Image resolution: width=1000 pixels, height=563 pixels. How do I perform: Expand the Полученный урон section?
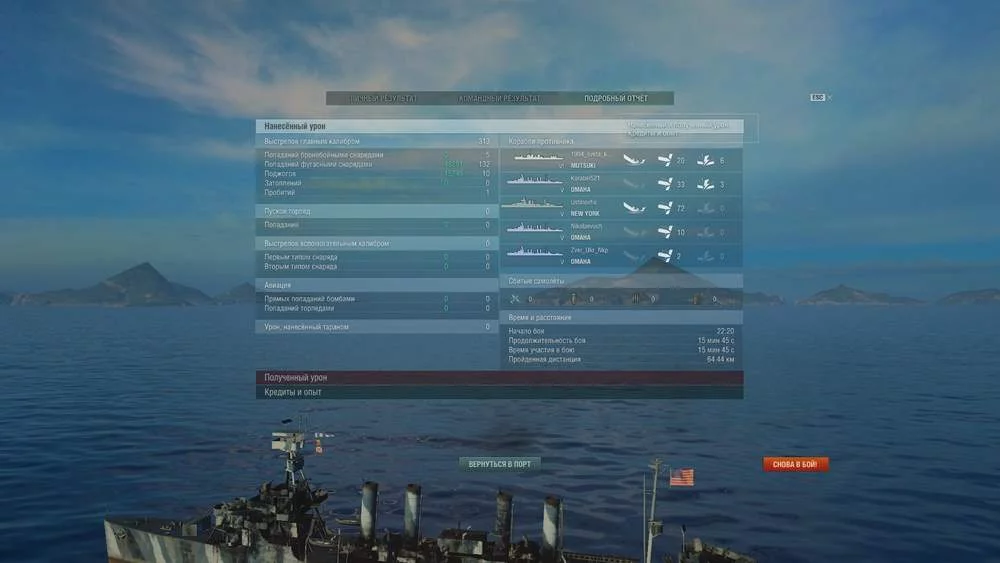(x=499, y=378)
